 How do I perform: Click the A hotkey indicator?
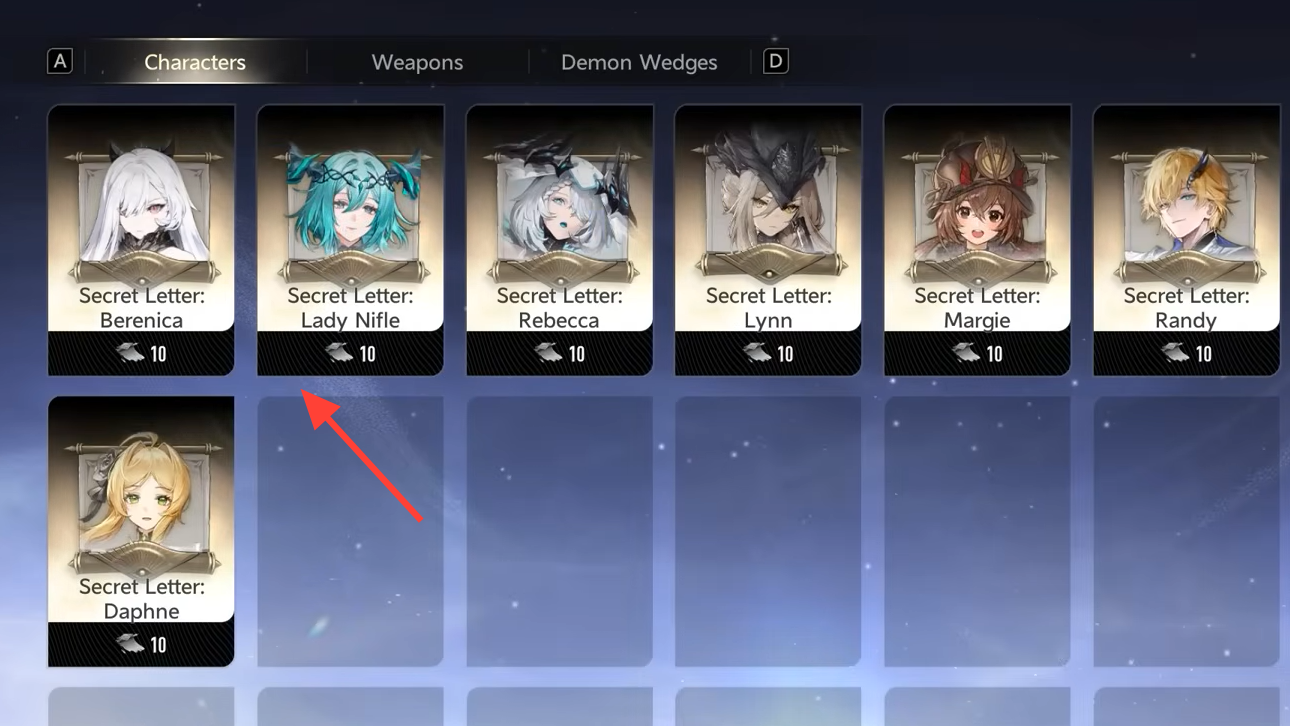pos(61,60)
